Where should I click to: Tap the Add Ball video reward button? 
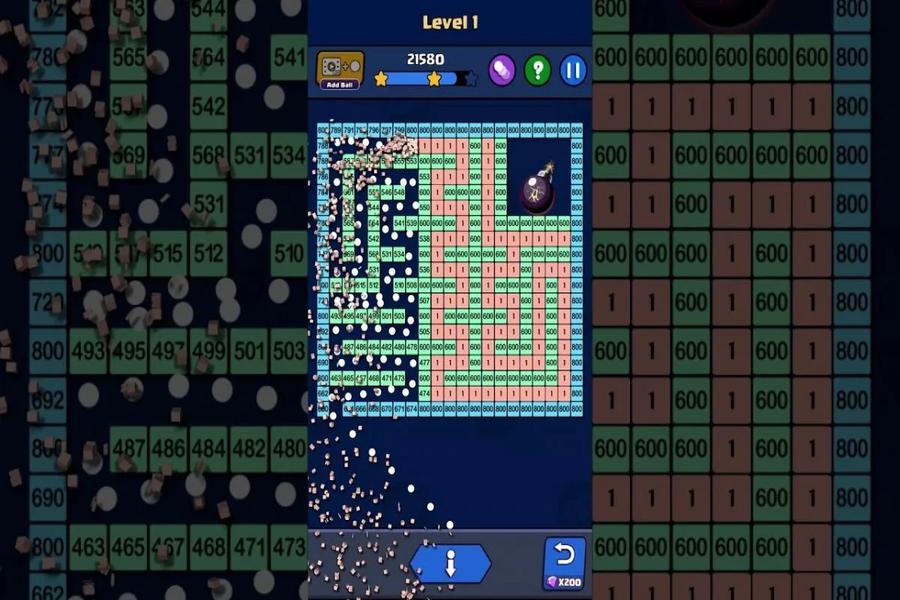[340, 70]
